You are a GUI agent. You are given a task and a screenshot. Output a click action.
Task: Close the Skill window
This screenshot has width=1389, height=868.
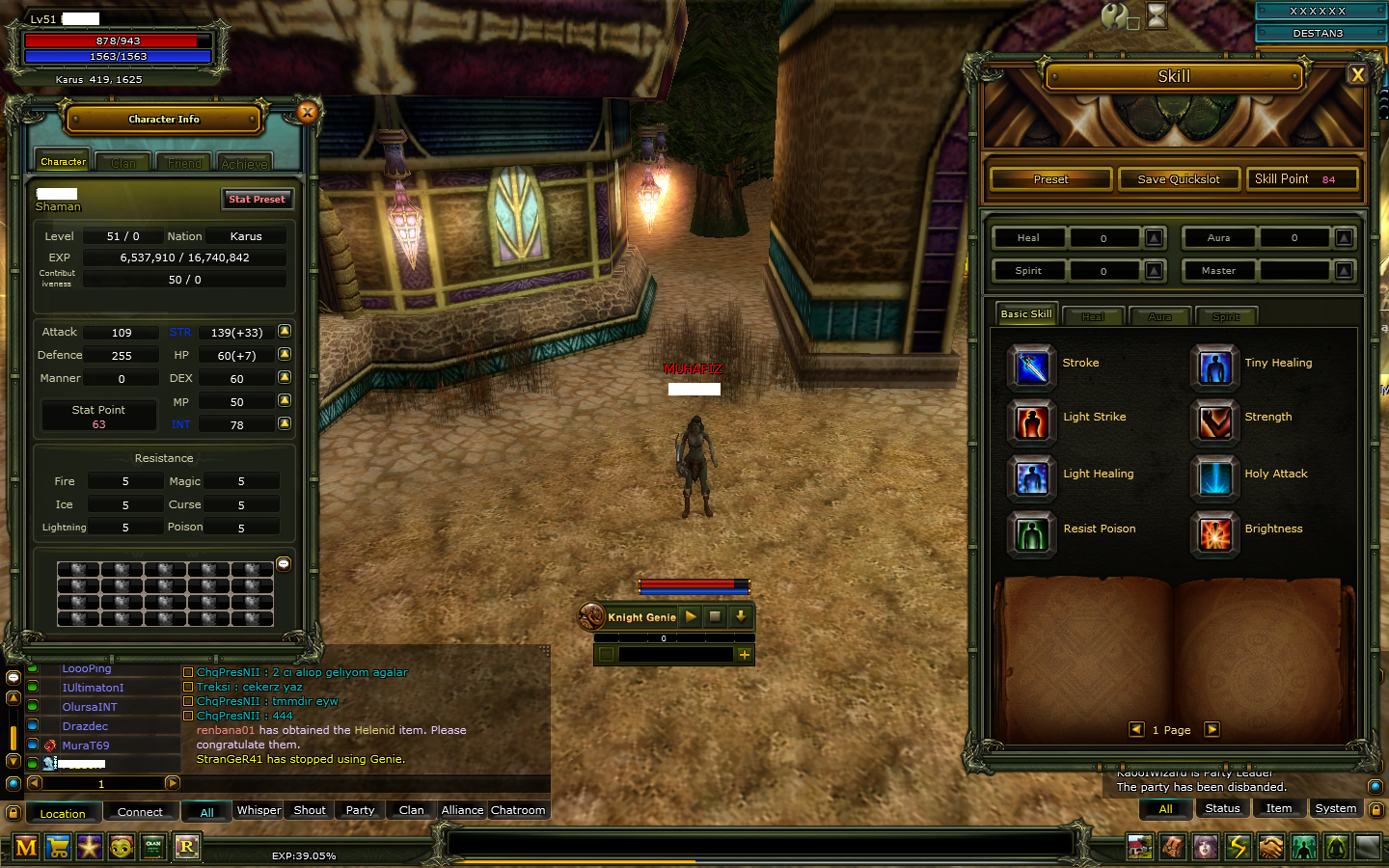click(1357, 74)
